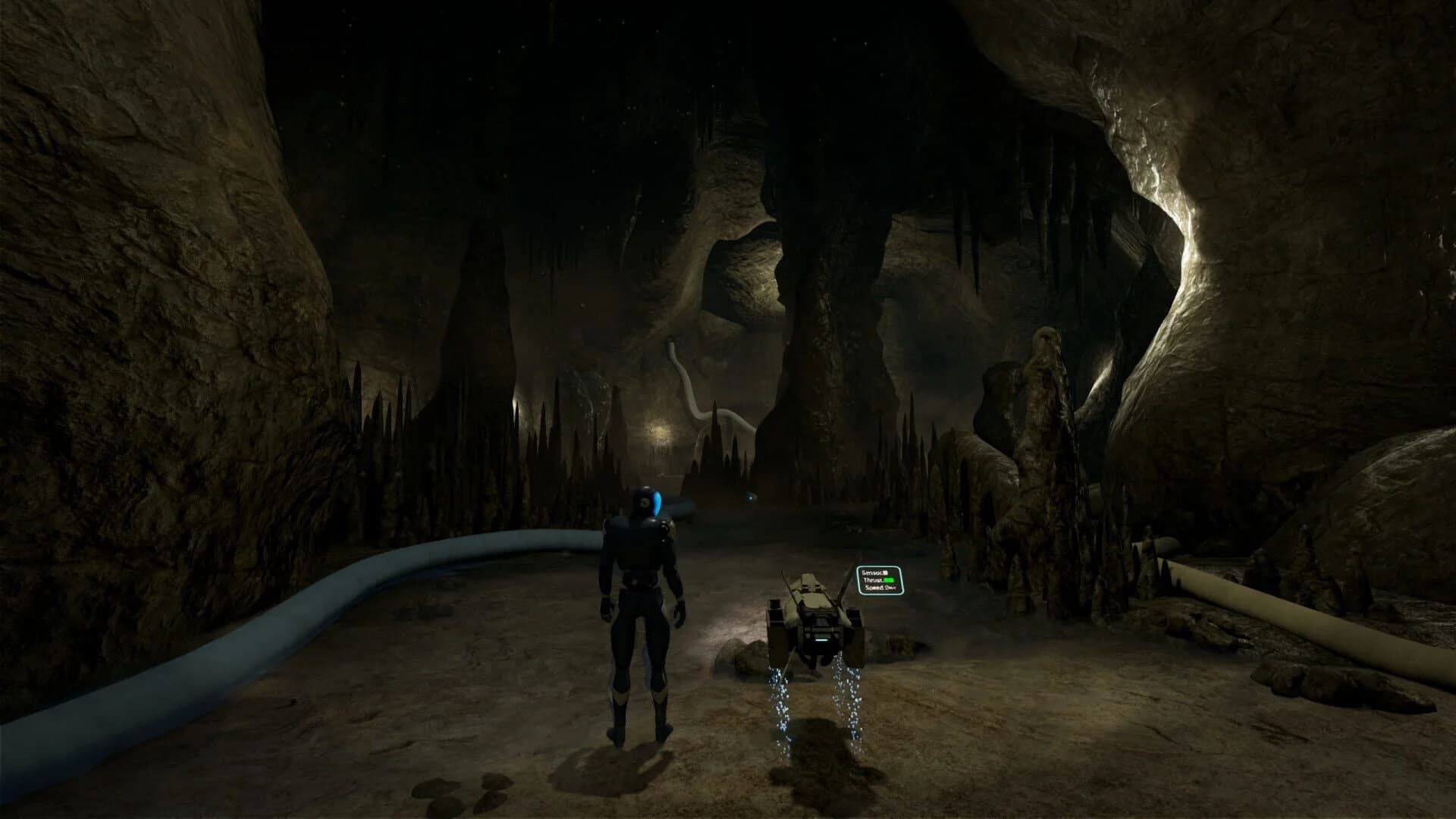1456x819 pixels.
Task: Click the Thrust label on the HUD
Action: 870,580
